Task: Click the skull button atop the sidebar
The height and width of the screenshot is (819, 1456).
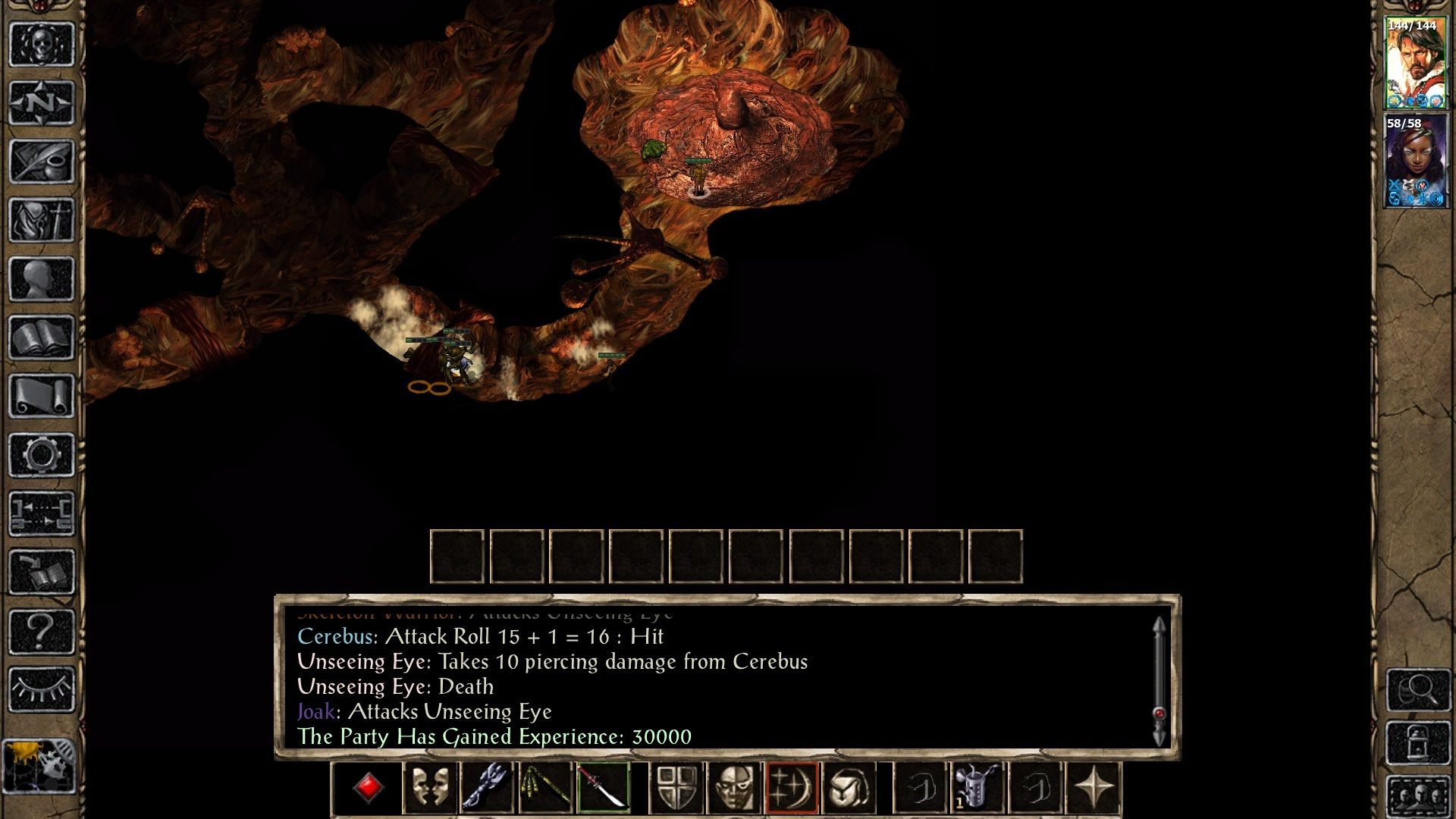Action: pyautogui.click(x=42, y=44)
